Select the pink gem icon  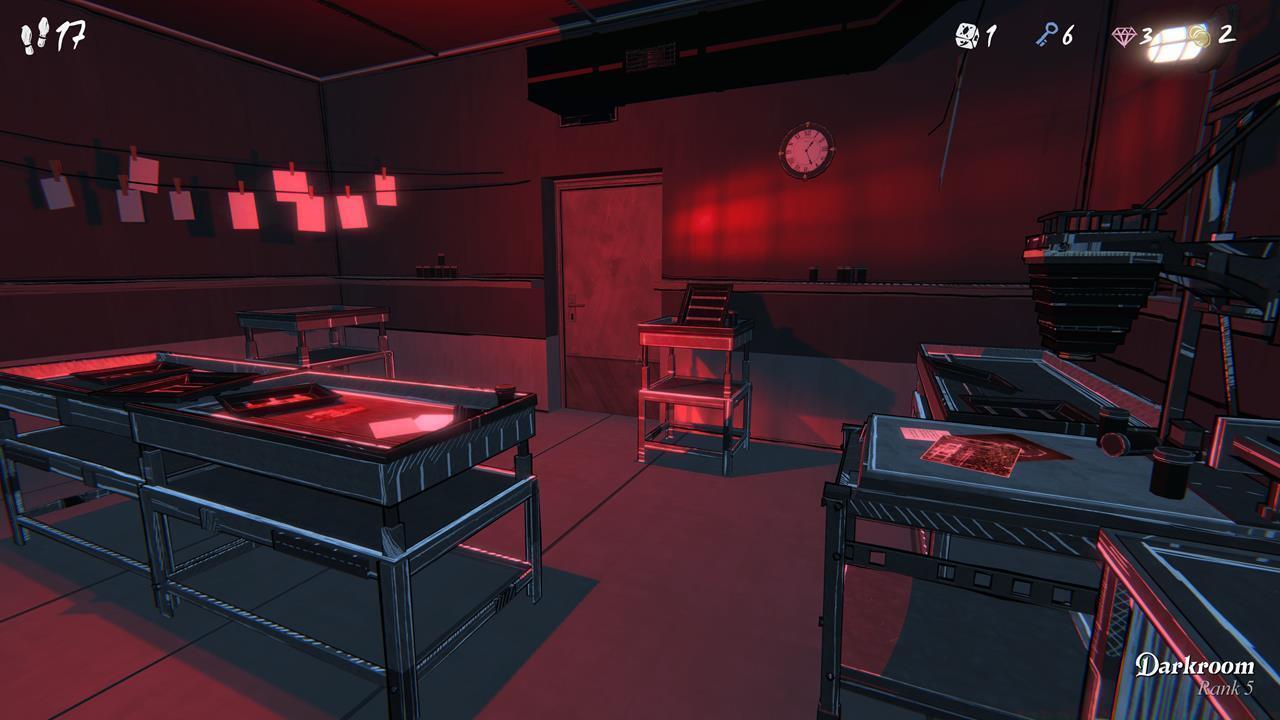pos(1124,37)
